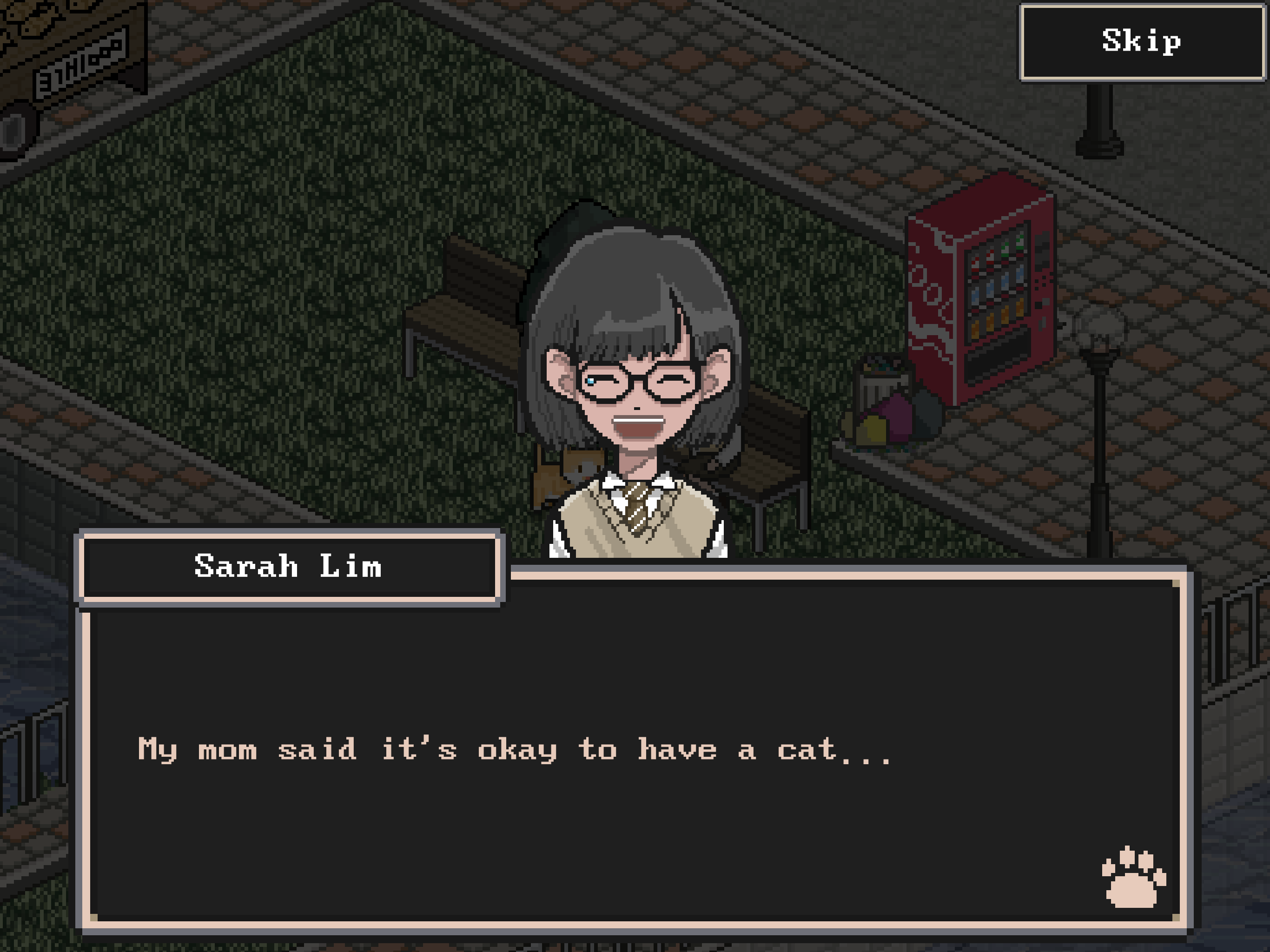
Task: Advance dialogue with the paw print icon
Action: [1132, 878]
